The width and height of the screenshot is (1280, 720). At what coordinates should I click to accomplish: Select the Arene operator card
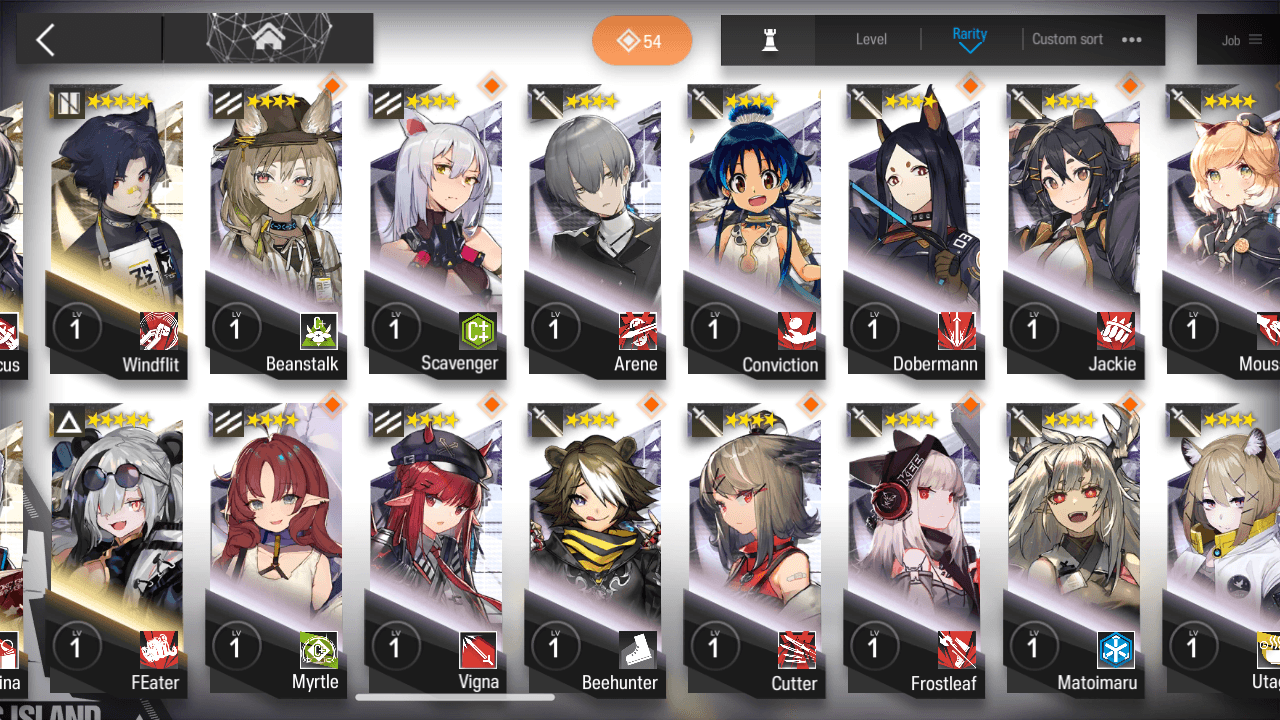click(596, 230)
